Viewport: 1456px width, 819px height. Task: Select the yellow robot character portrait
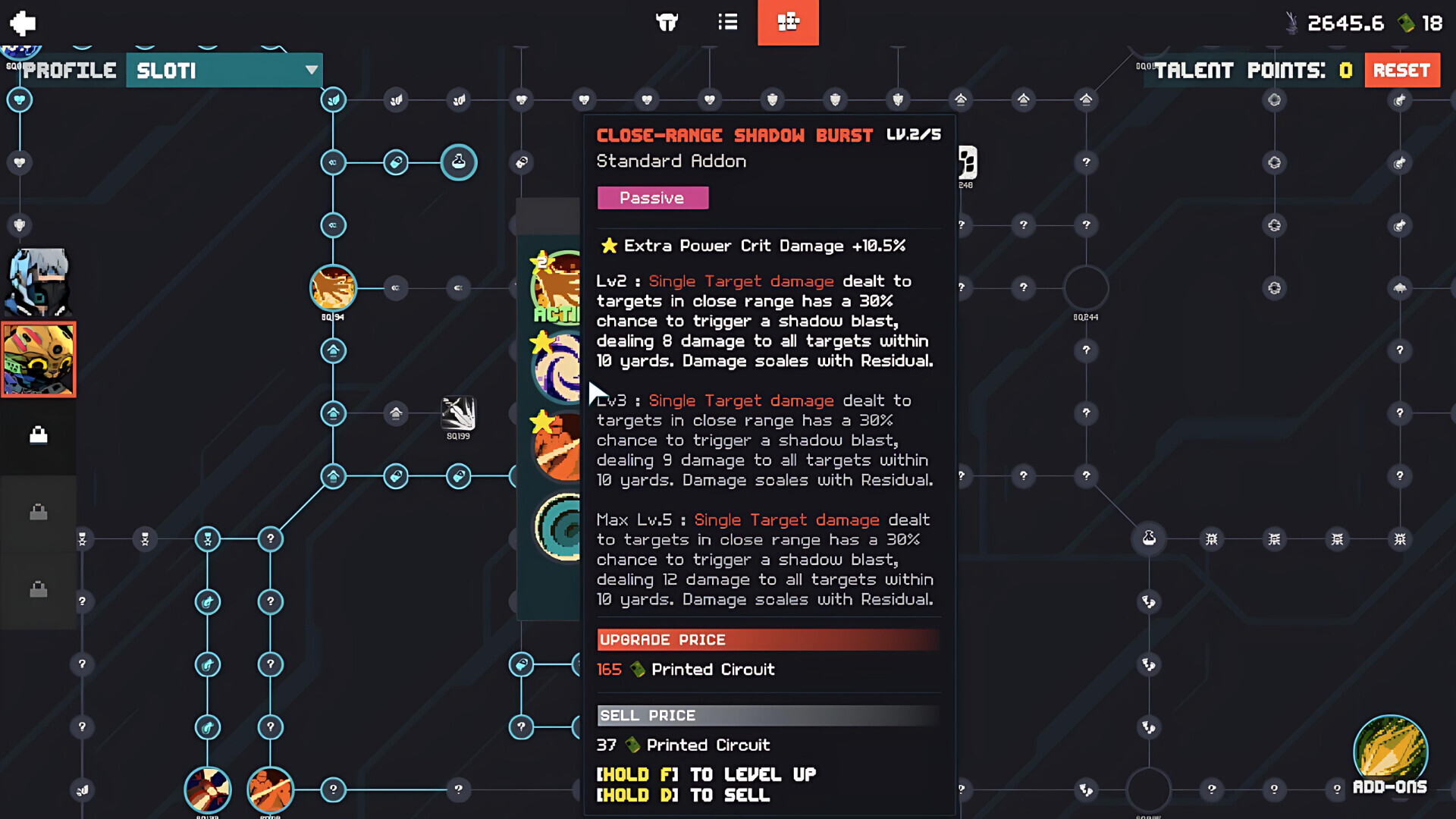click(x=39, y=359)
